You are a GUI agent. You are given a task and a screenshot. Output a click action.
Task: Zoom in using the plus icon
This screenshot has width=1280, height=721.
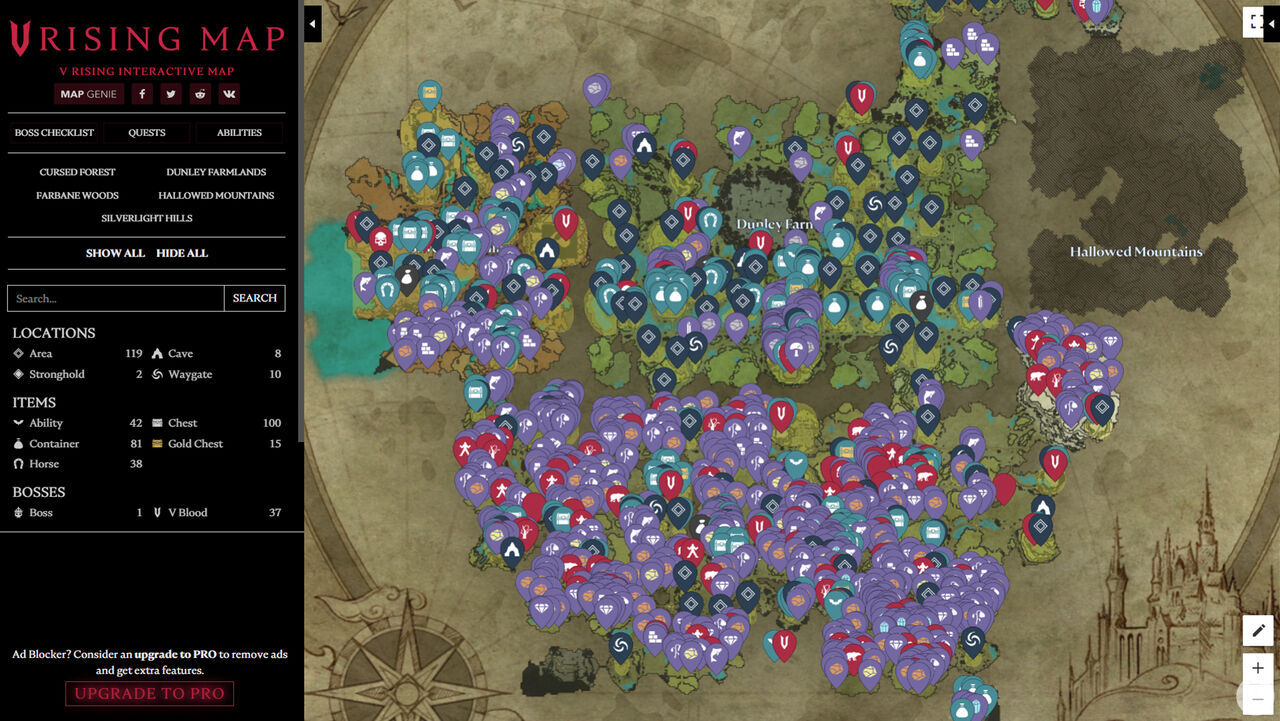[1257, 667]
